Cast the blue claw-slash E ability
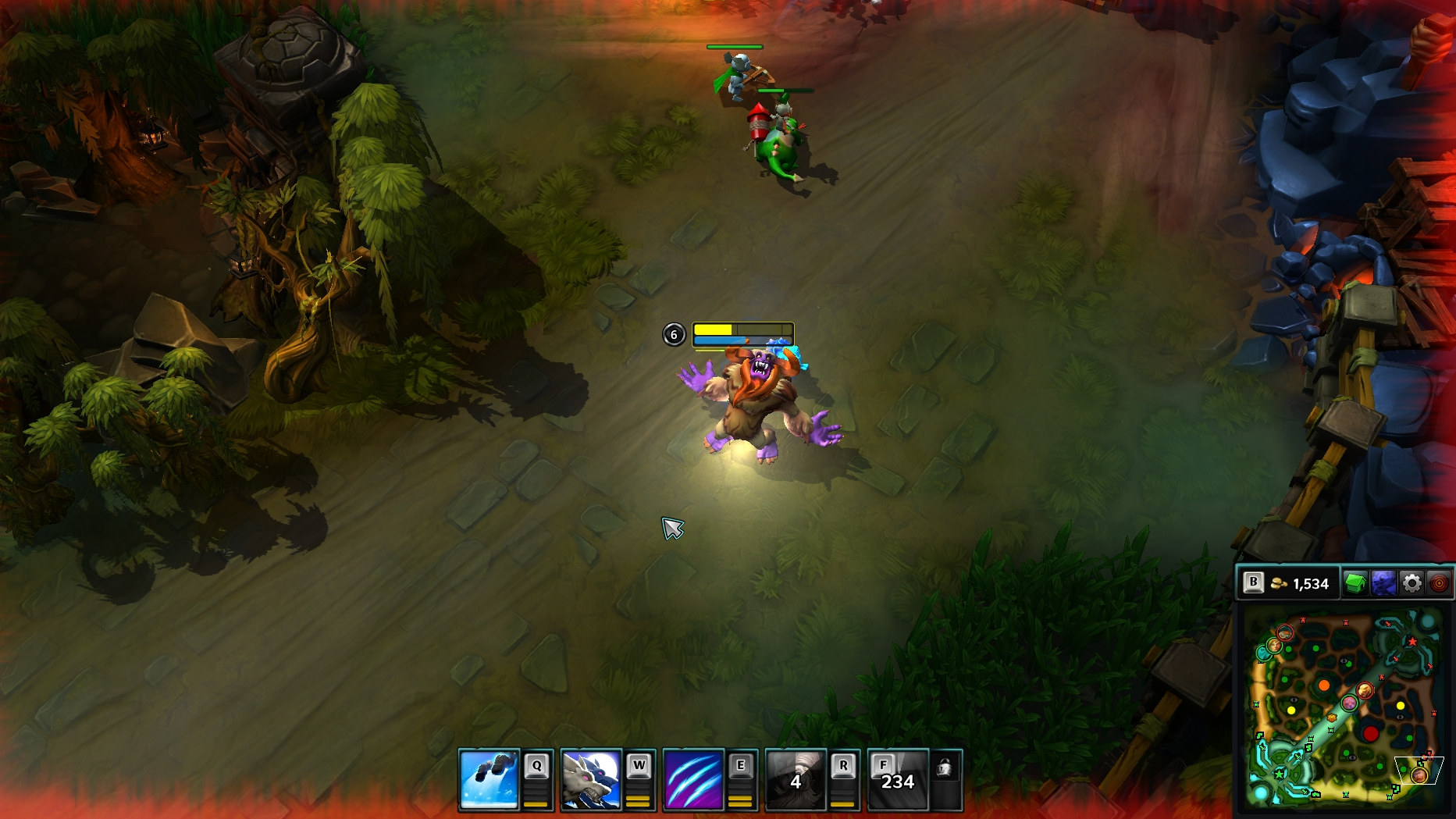The image size is (1456, 819). (x=693, y=779)
